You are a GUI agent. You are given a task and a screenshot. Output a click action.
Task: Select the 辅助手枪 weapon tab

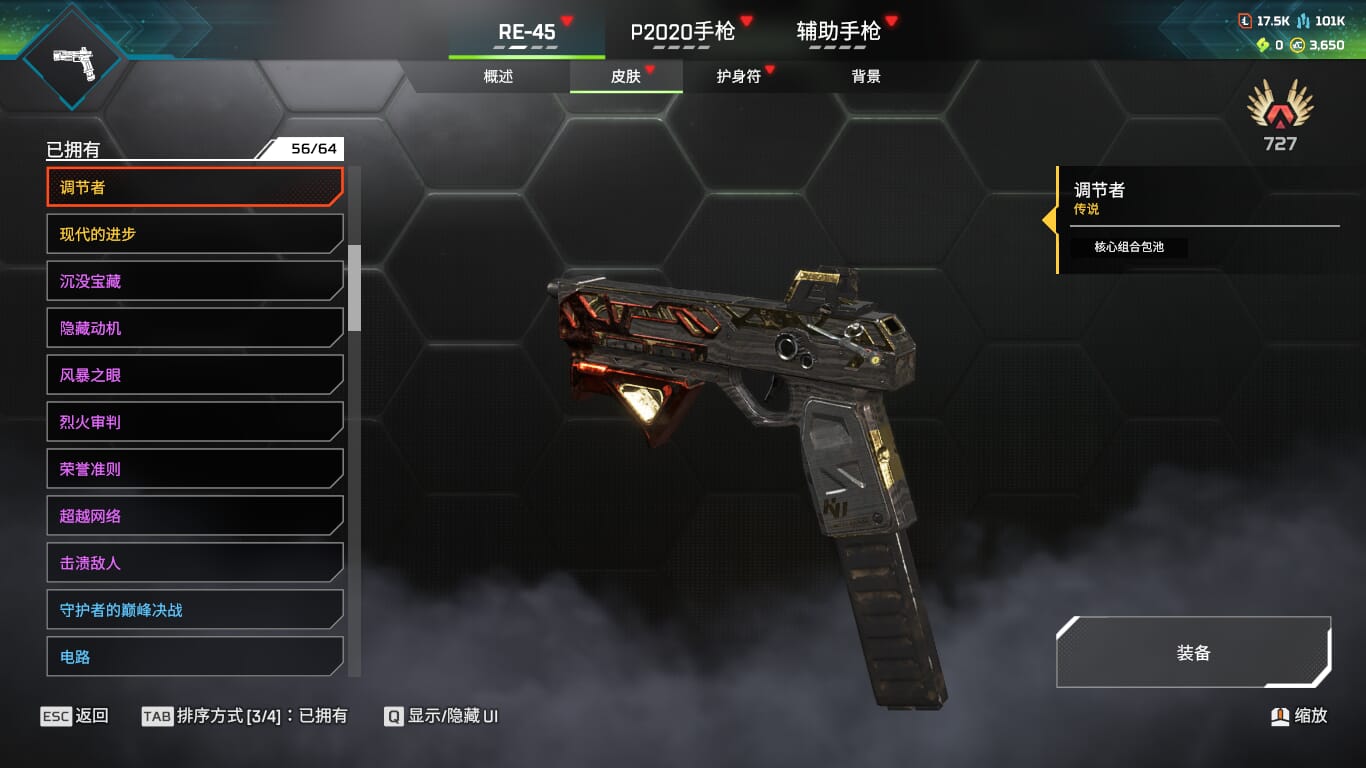[x=838, y=32]
